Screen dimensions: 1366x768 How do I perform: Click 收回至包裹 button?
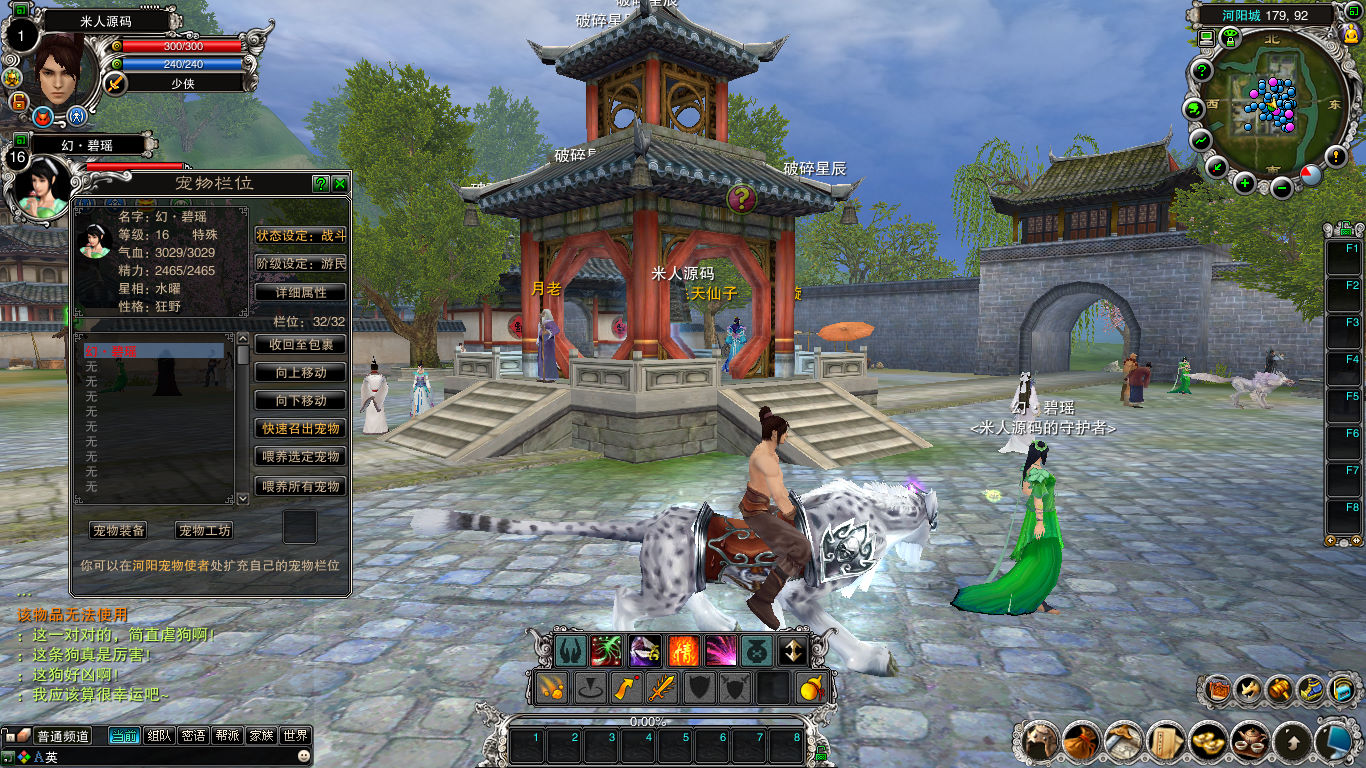coord(301,344)
